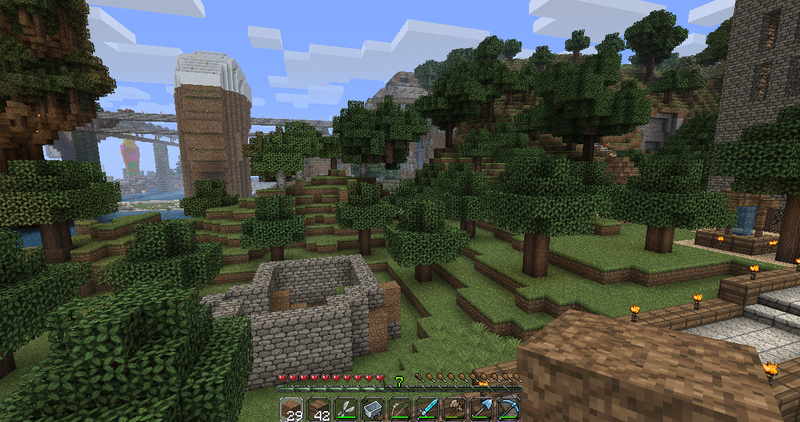The width and height of the screenshot is (800, 422).
Task: Select the axe hotbar slot
Action: [x=455, y=409]
